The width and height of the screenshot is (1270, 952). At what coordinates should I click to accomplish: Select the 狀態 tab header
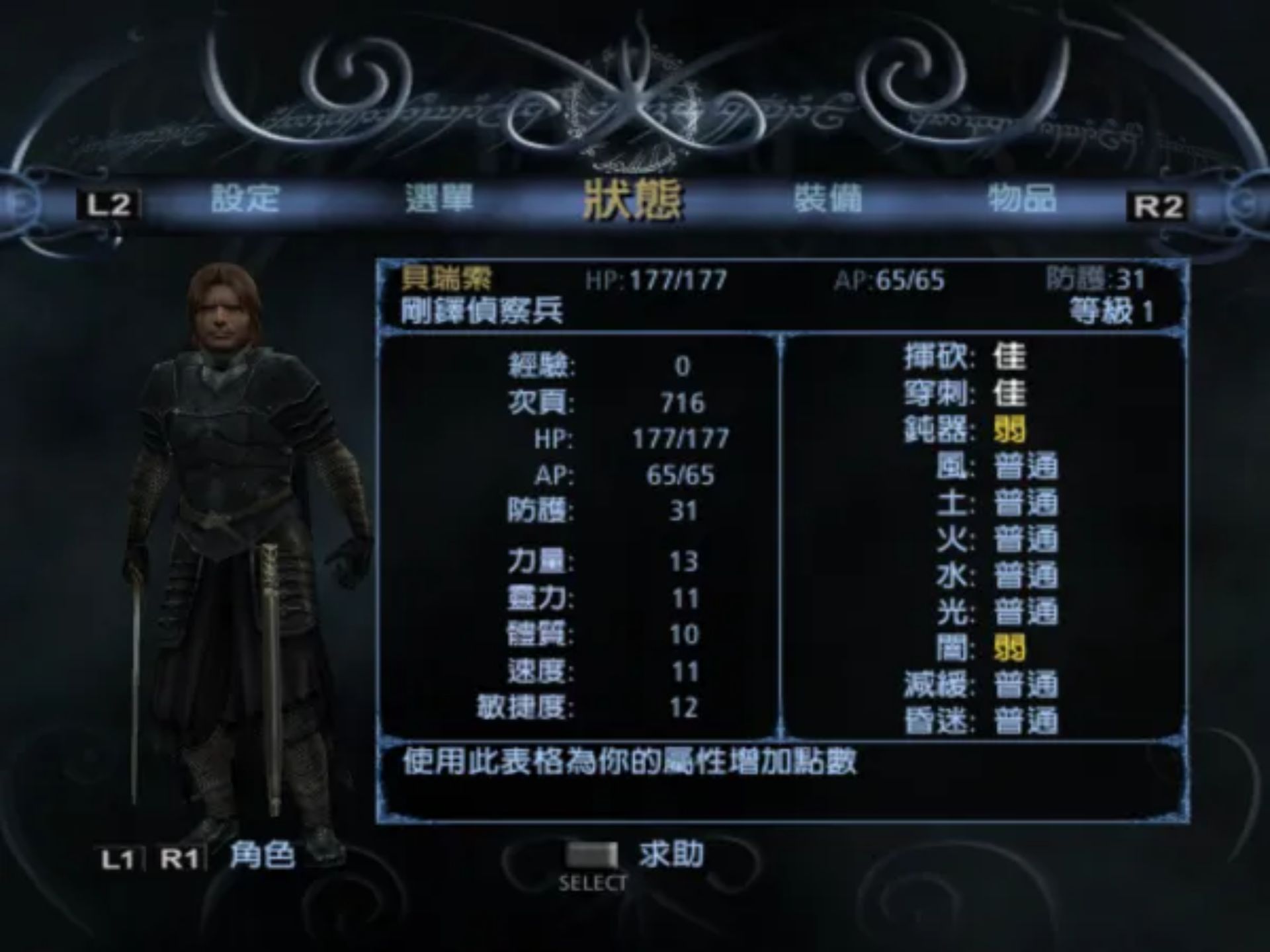pyautogui.click(x=633, y=200)
